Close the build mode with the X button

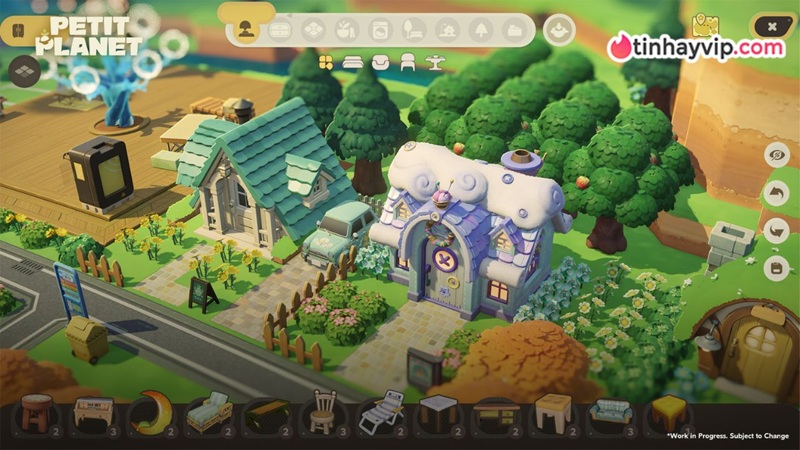[x=771, y=27]
